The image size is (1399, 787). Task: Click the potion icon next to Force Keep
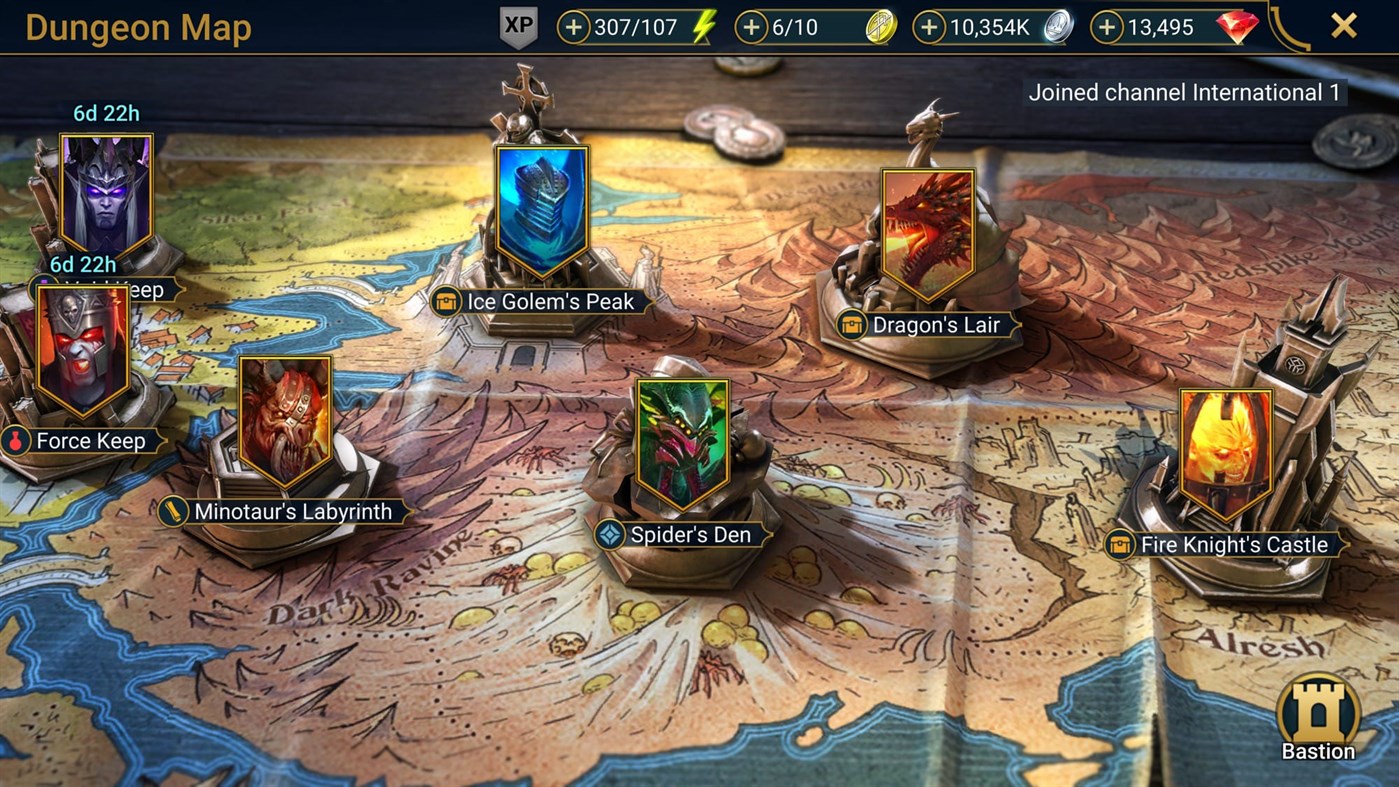click(x=17, y=441)
